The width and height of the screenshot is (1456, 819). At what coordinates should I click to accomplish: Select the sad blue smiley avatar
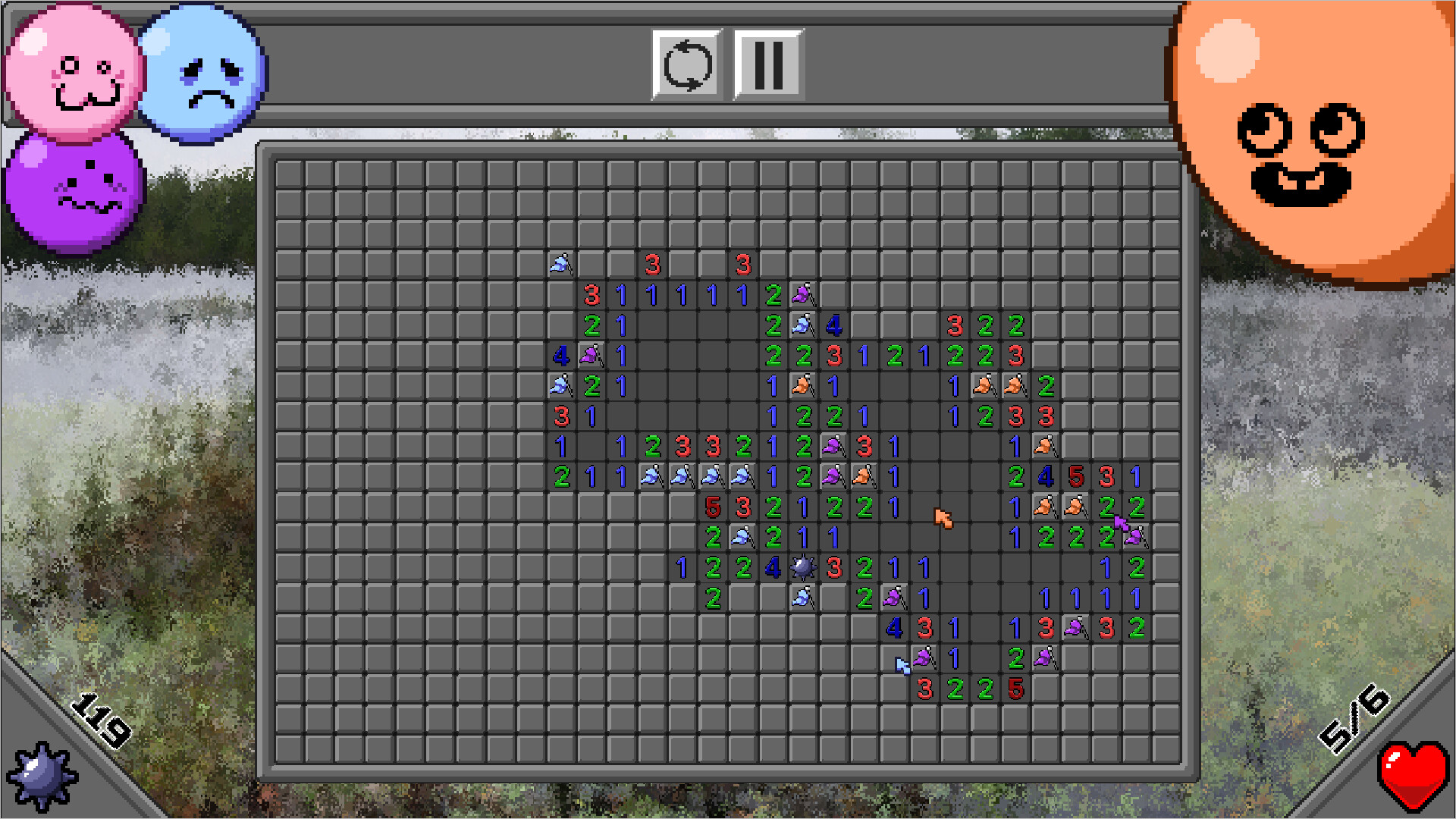pos(199,72)
